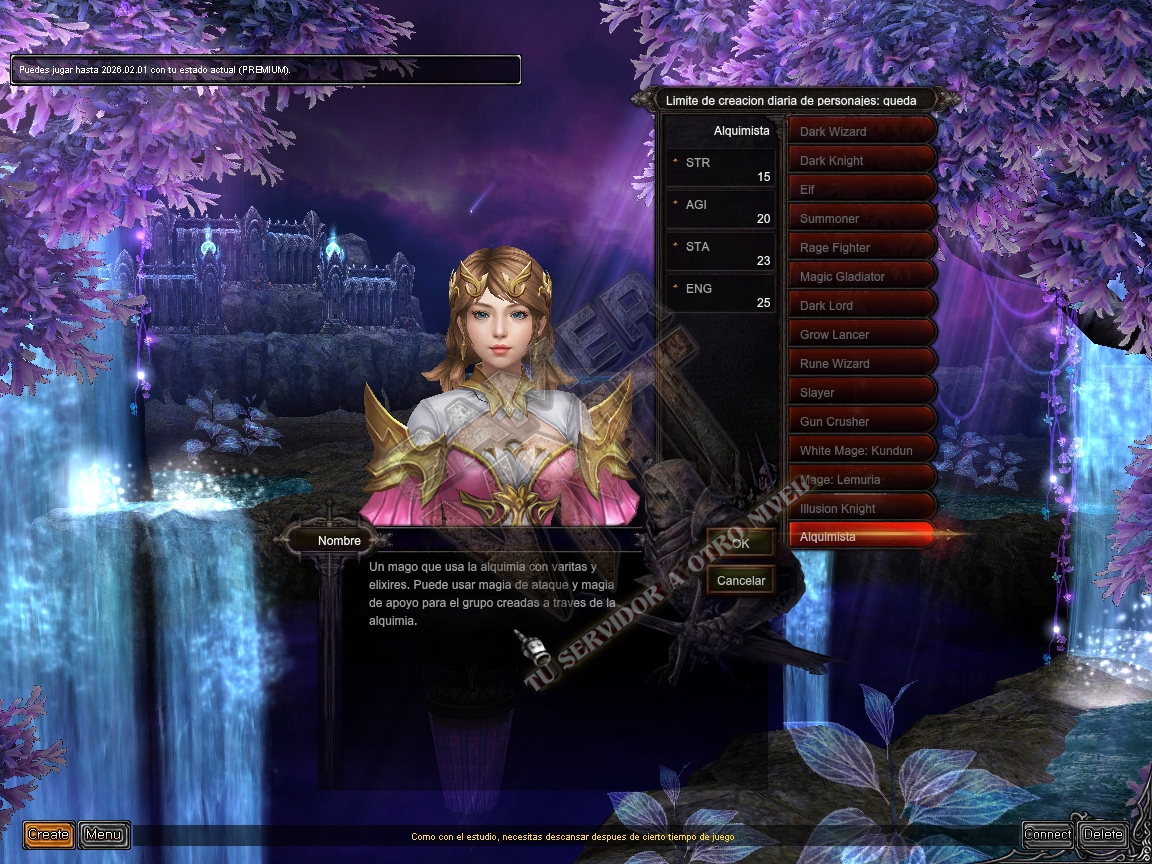Viewport: 1152px width, 864px height.
Task: Pick the Slayer class entry
Action: [x=862, y=392]
